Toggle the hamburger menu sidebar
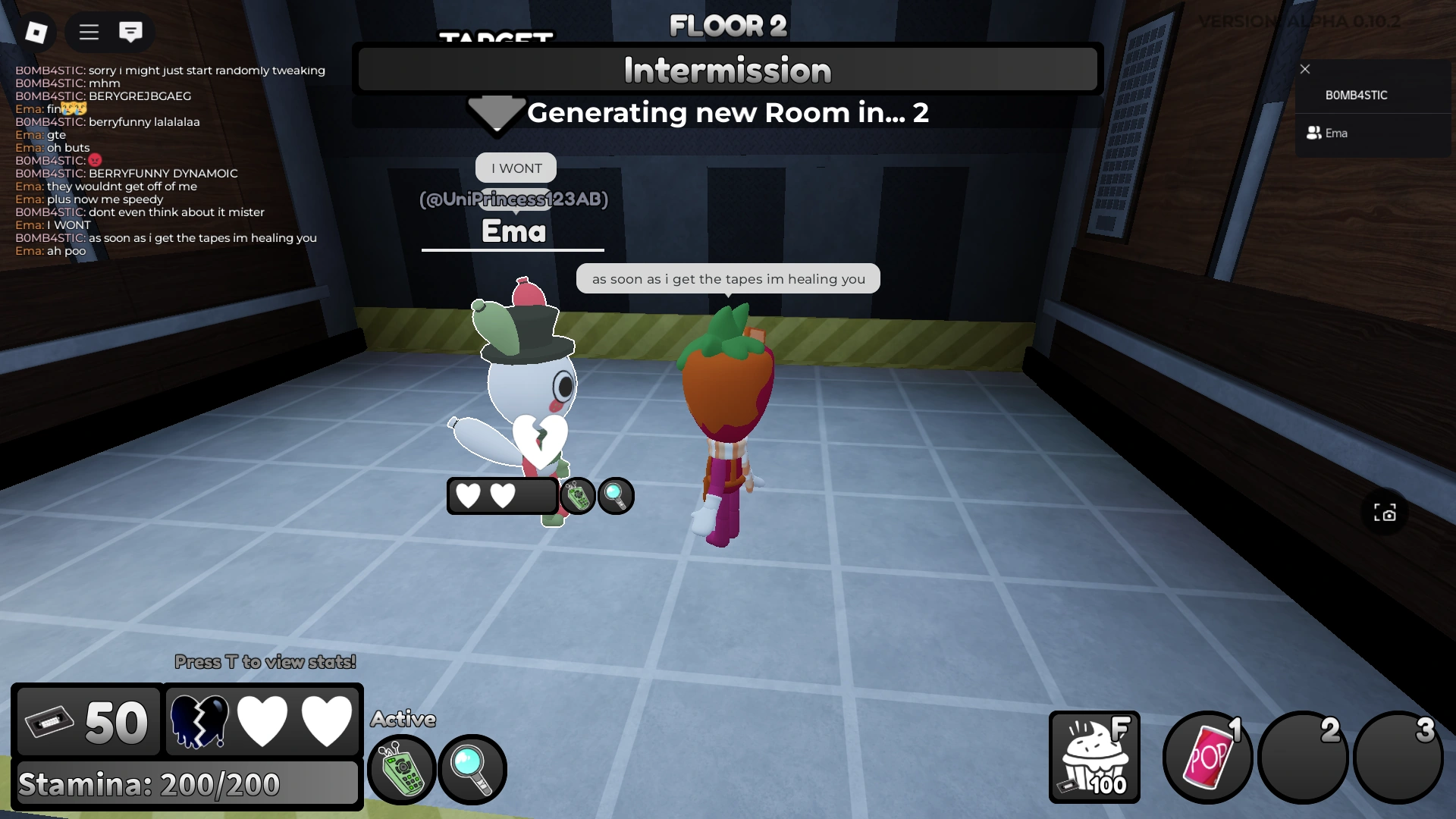The width and height of the screenshot is (1456, 819). coord(88,32)
